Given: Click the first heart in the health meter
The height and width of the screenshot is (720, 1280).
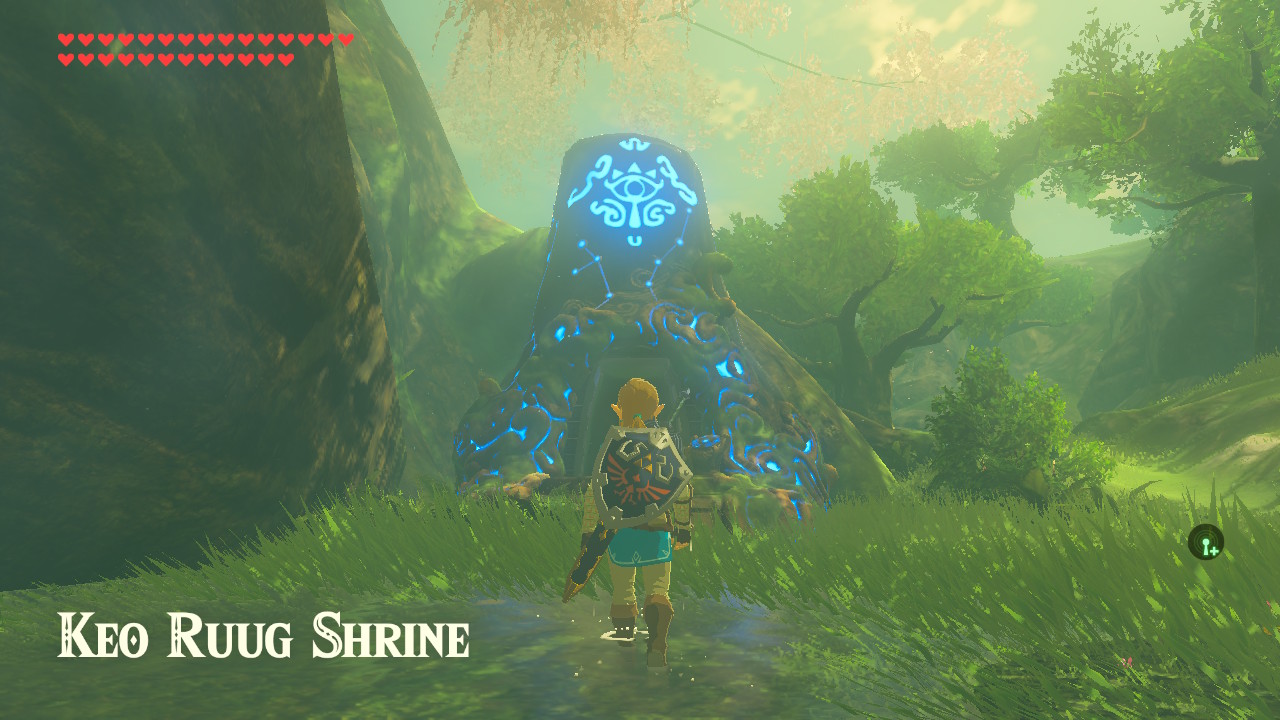Looking at the screenshot, I should tap(66, 39).
